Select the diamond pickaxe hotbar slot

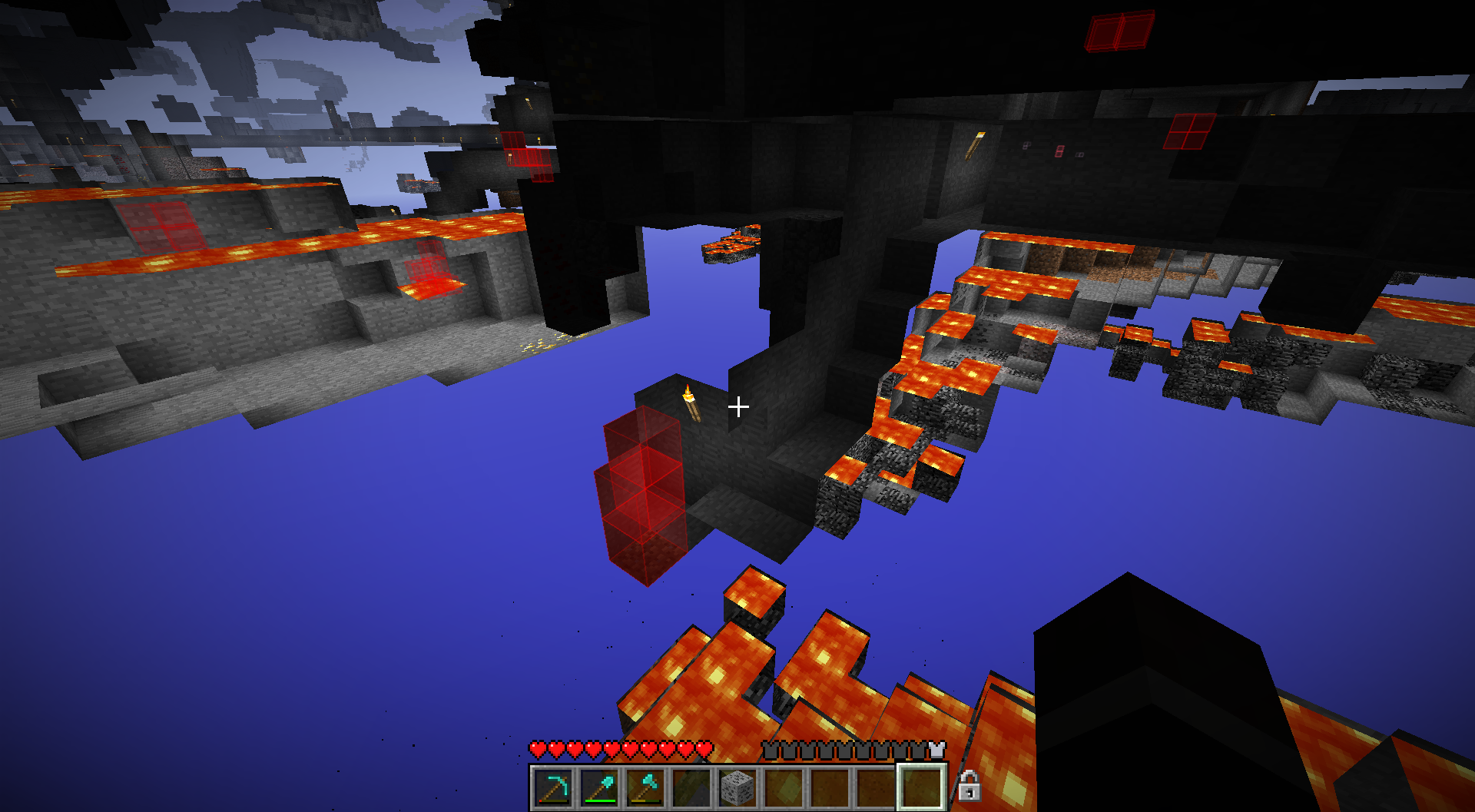pyautogui.click(x=554, y=787)
